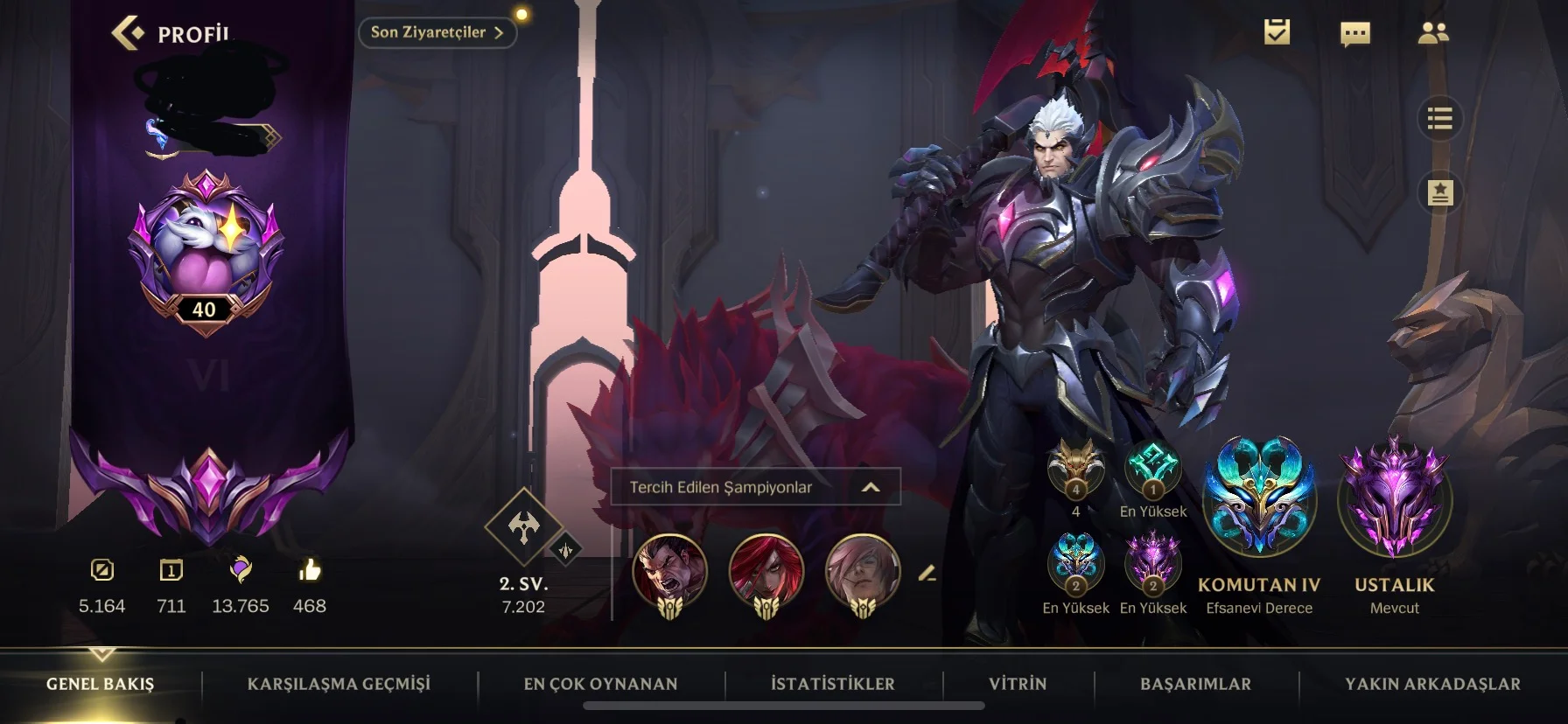Select the third preferred champion portrait
Viewport: 1568px width, 724px height.
863,570
